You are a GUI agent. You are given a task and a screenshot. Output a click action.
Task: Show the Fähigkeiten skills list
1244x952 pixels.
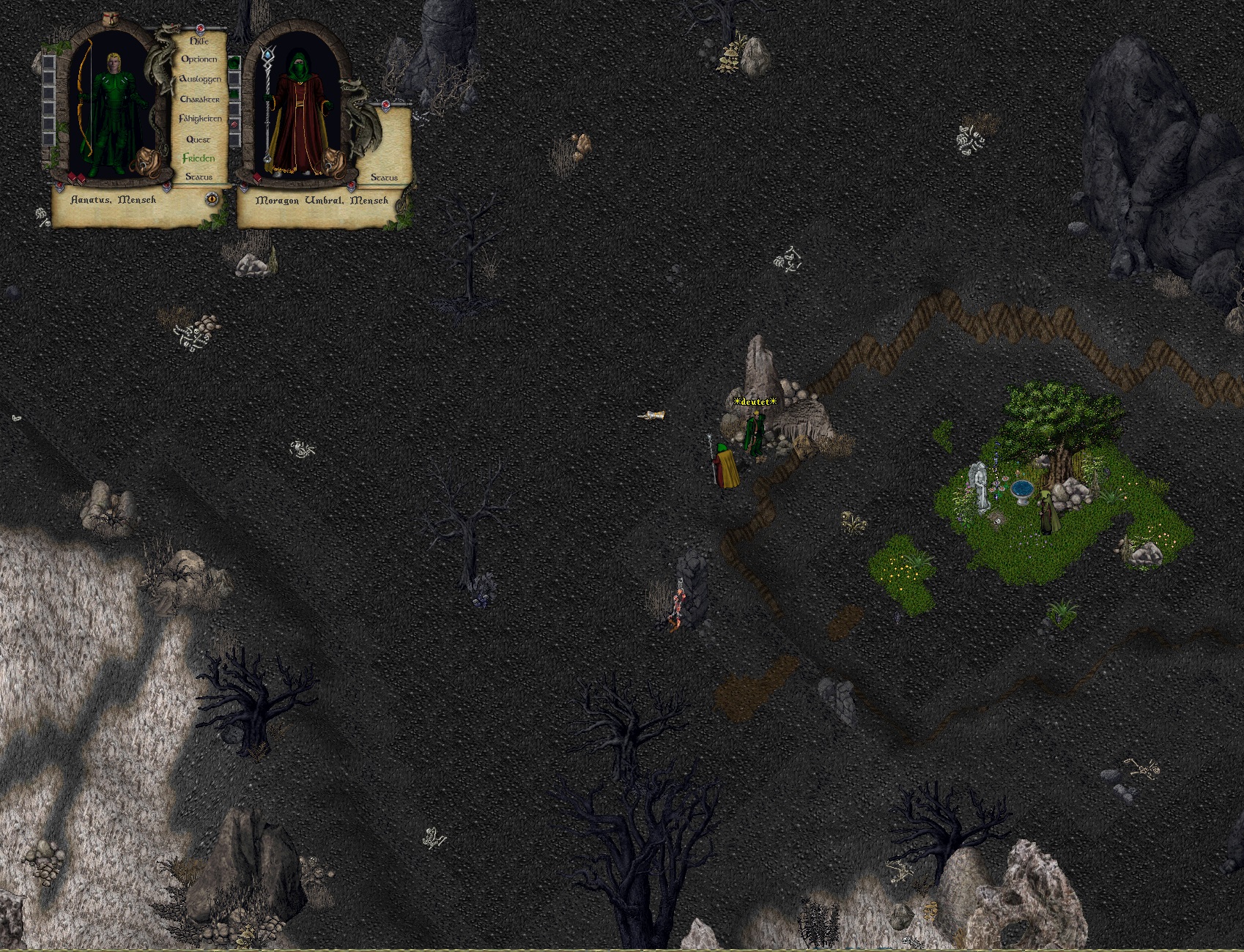(x=200, y=119)
